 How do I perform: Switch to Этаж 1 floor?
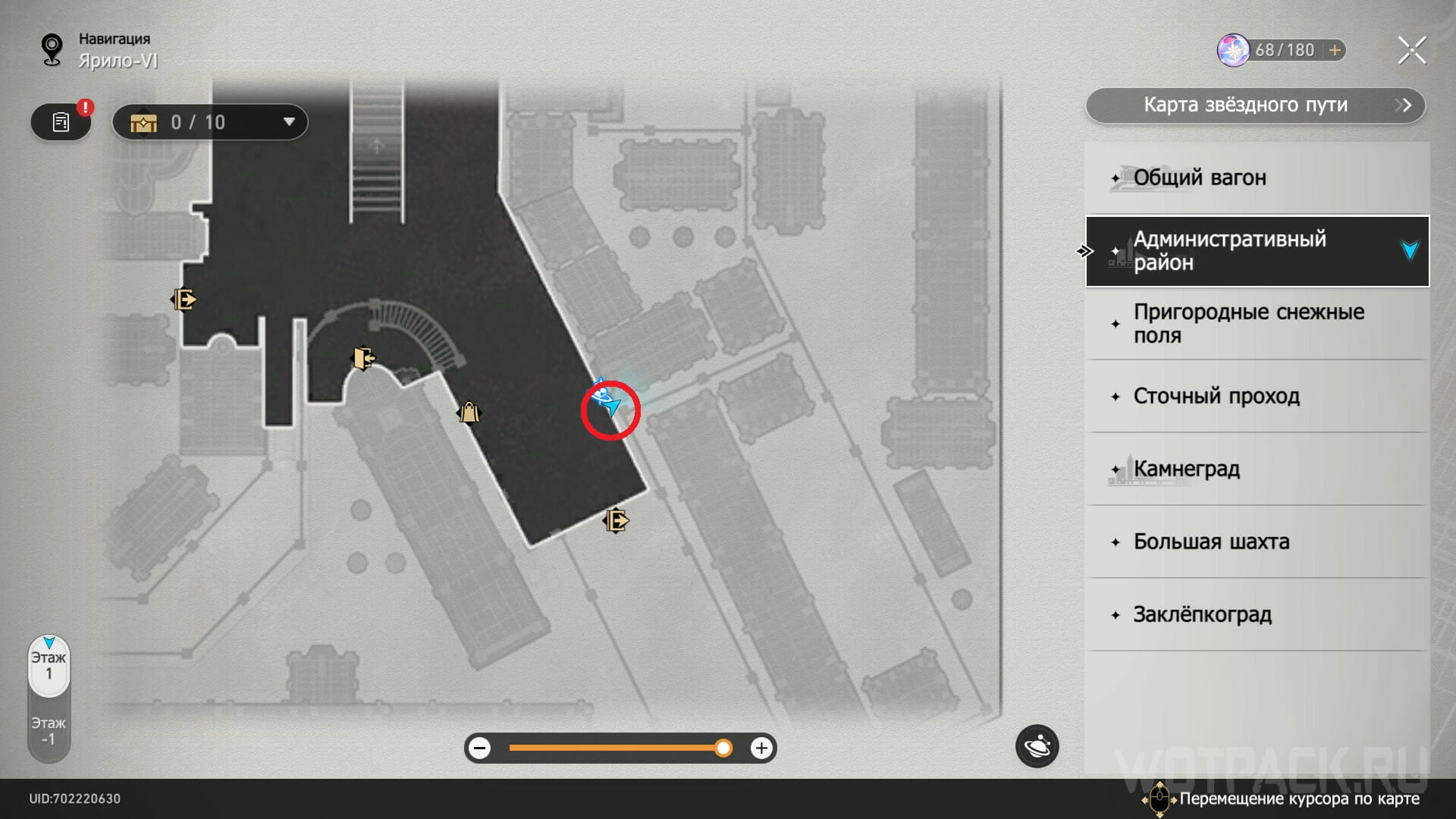(x=49, y=666)
